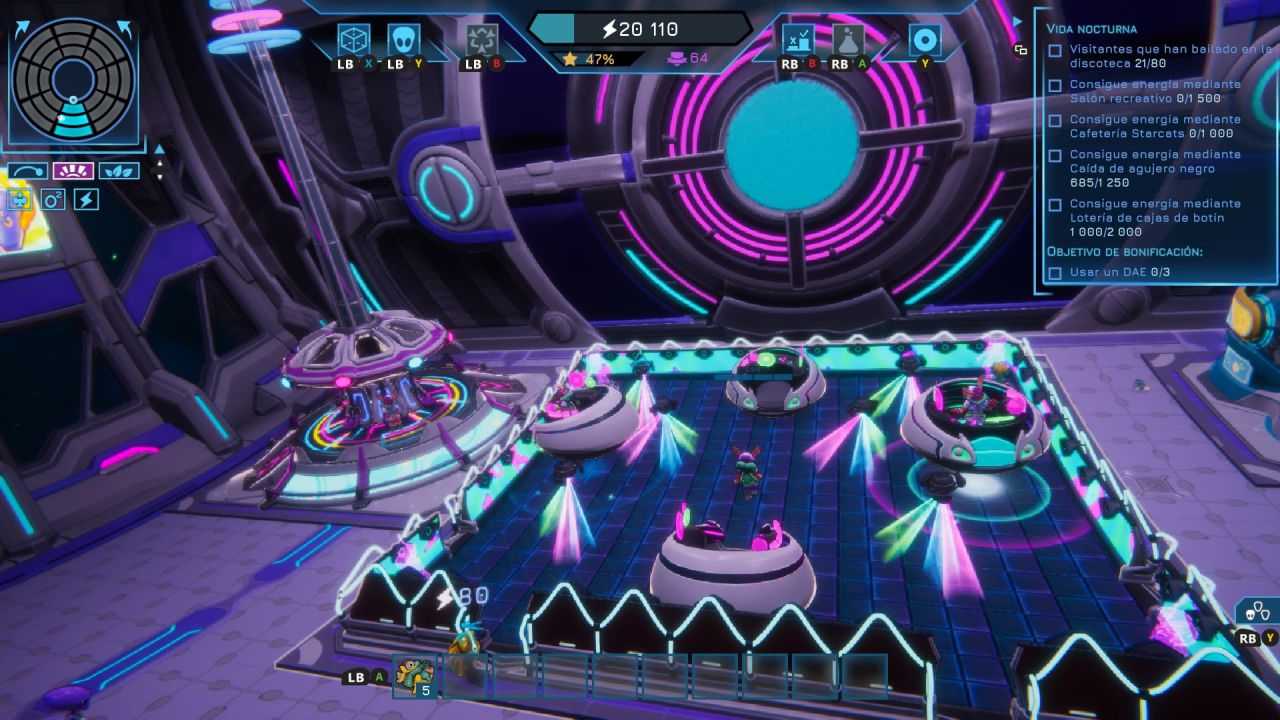The width and height of the screenshot is (1280, 720).
Task: Click the lightning energy overlay icon
Action: click(88, 200)
